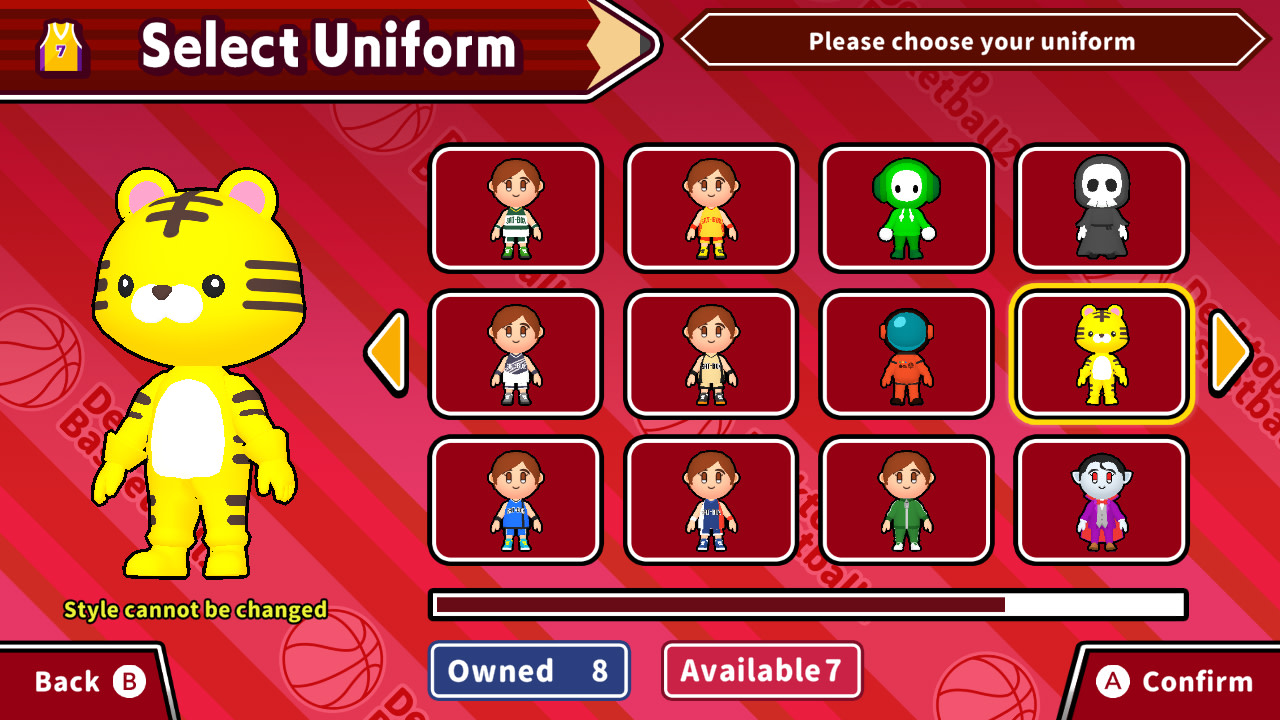Select the green alien hoodie costume
The image size is (1280, 720).
905,207
